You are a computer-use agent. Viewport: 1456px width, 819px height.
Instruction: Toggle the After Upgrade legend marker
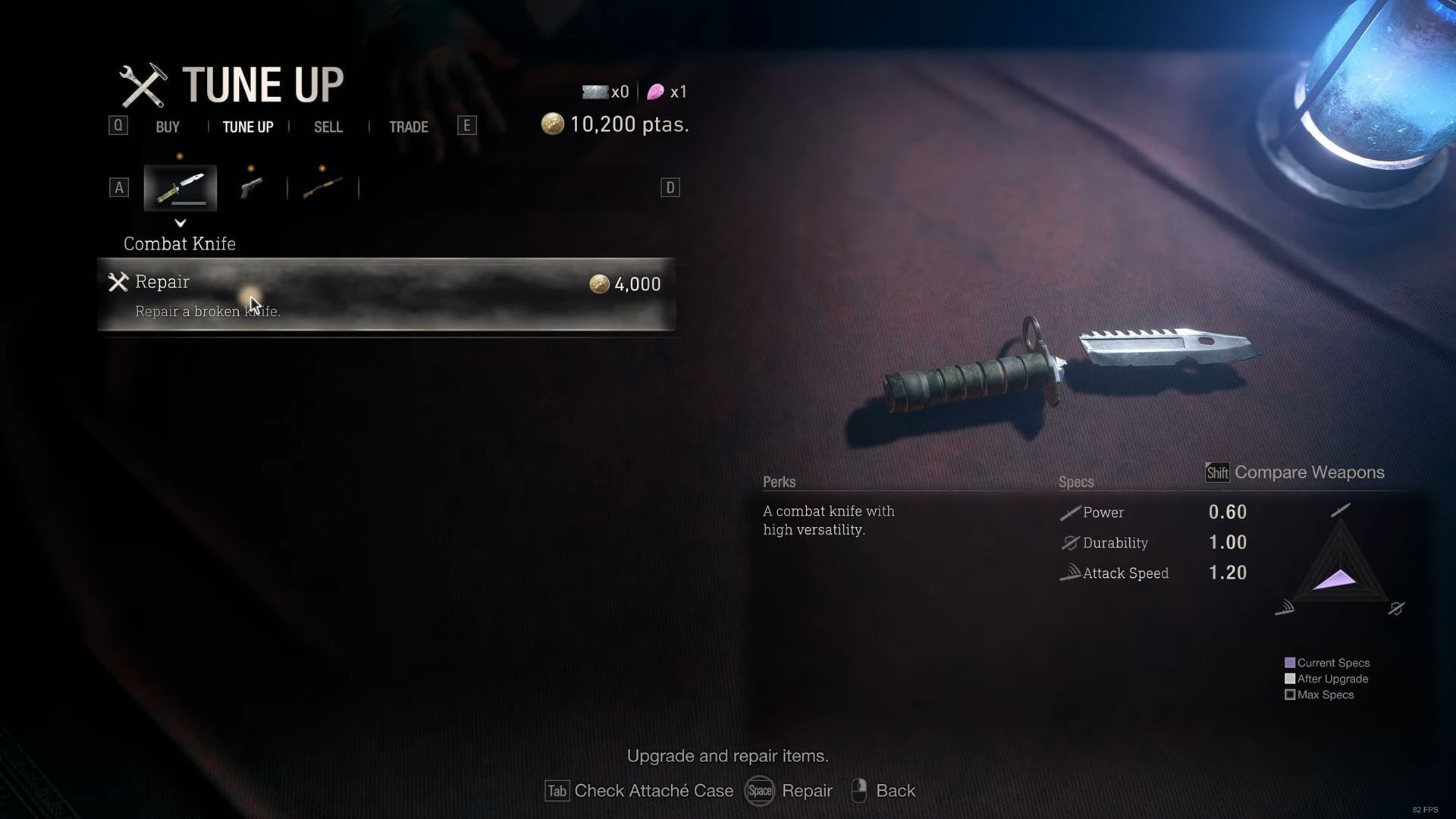[1289, 678]
